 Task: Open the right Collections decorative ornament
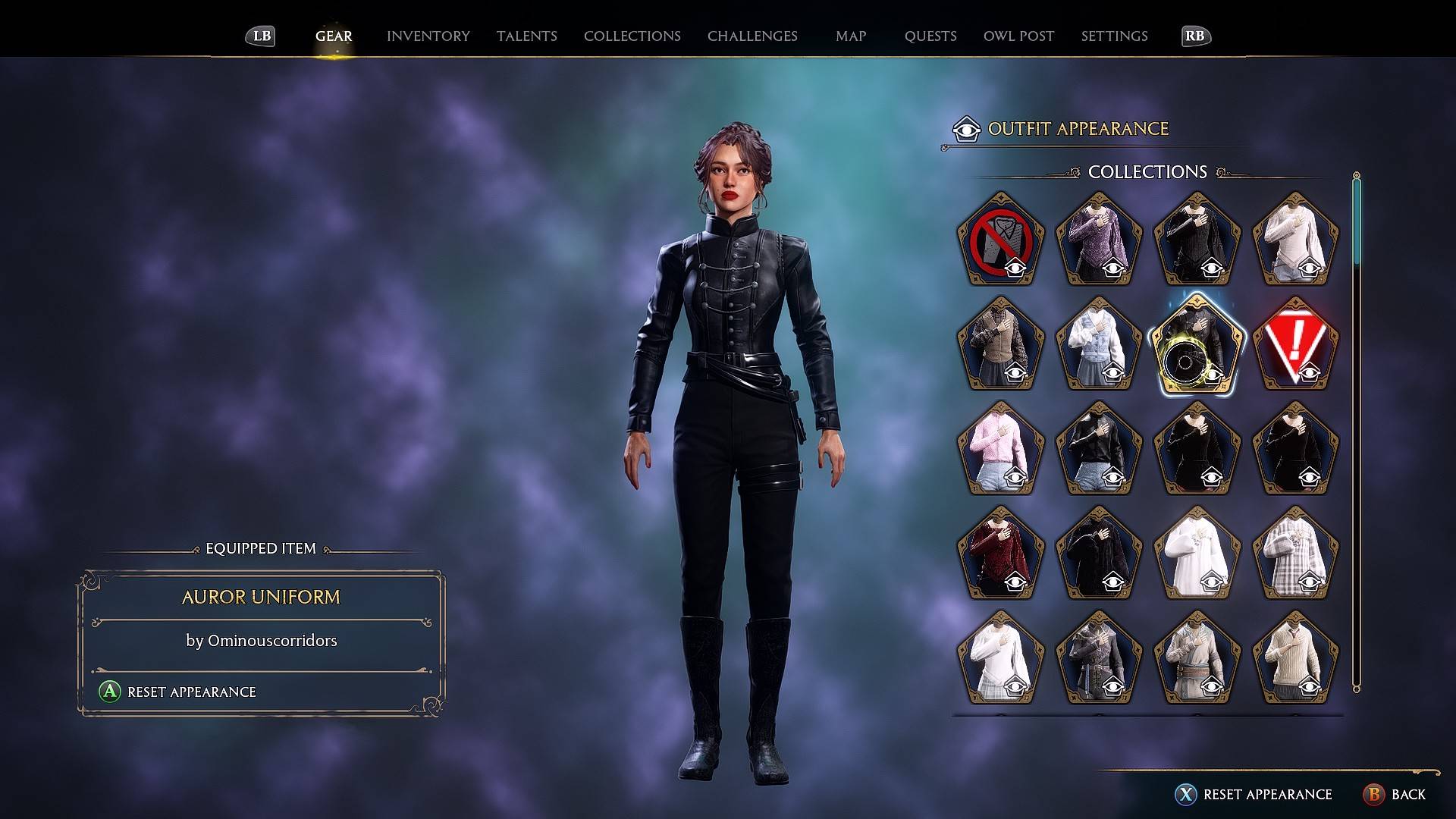1221,172
